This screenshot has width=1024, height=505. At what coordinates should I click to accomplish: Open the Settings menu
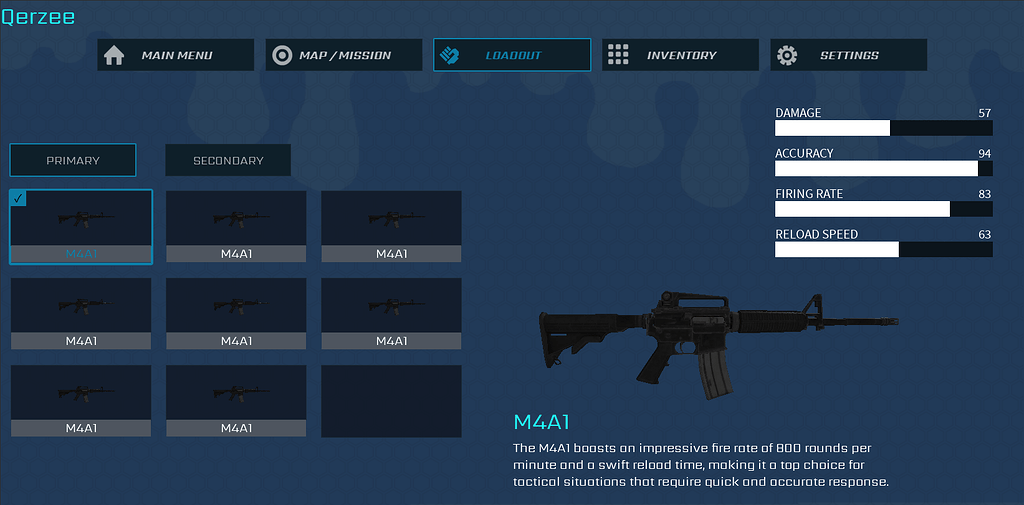tap(848, 55)
